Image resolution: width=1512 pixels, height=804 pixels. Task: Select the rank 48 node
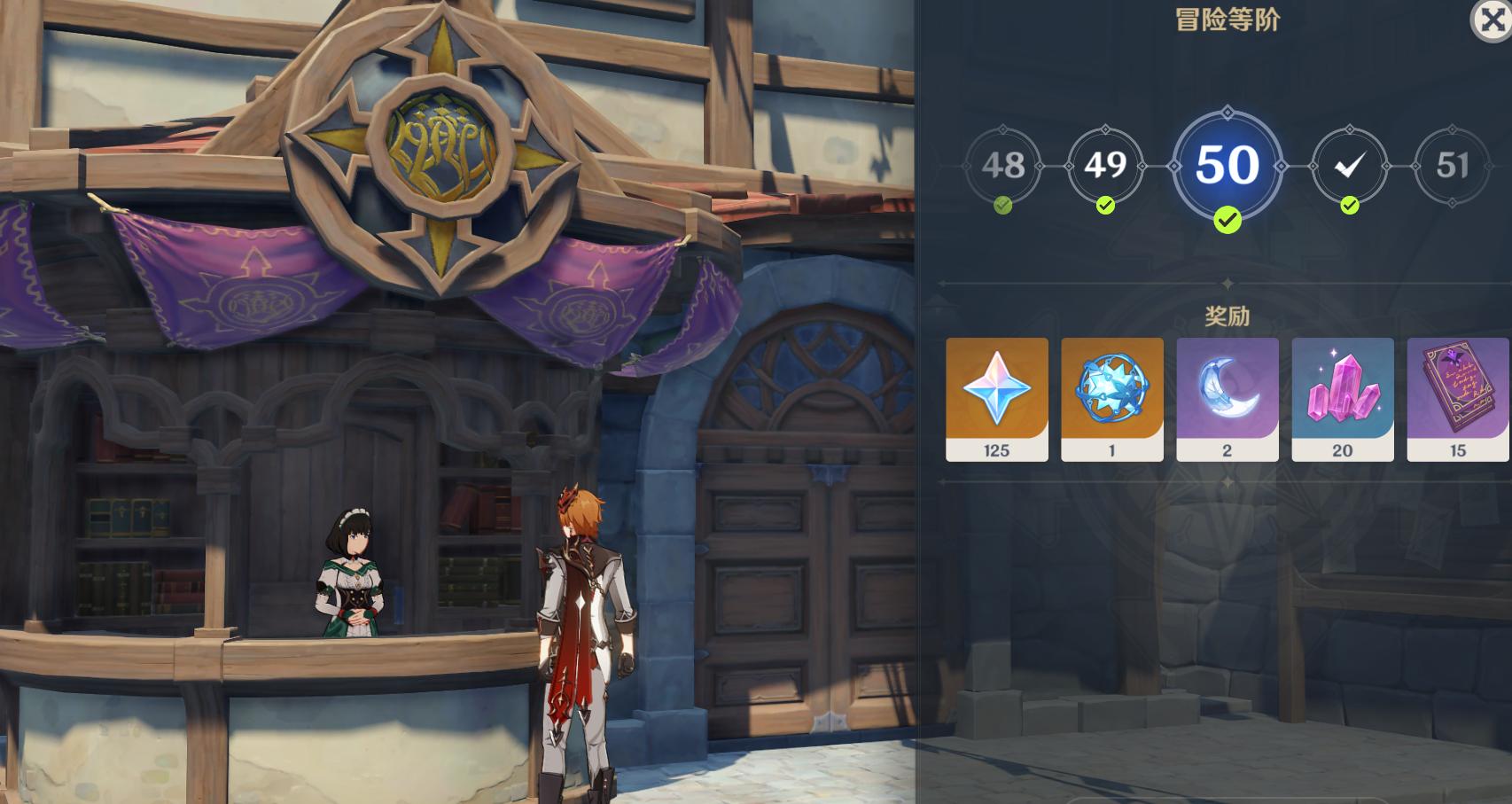click(x=1002, y=166)
